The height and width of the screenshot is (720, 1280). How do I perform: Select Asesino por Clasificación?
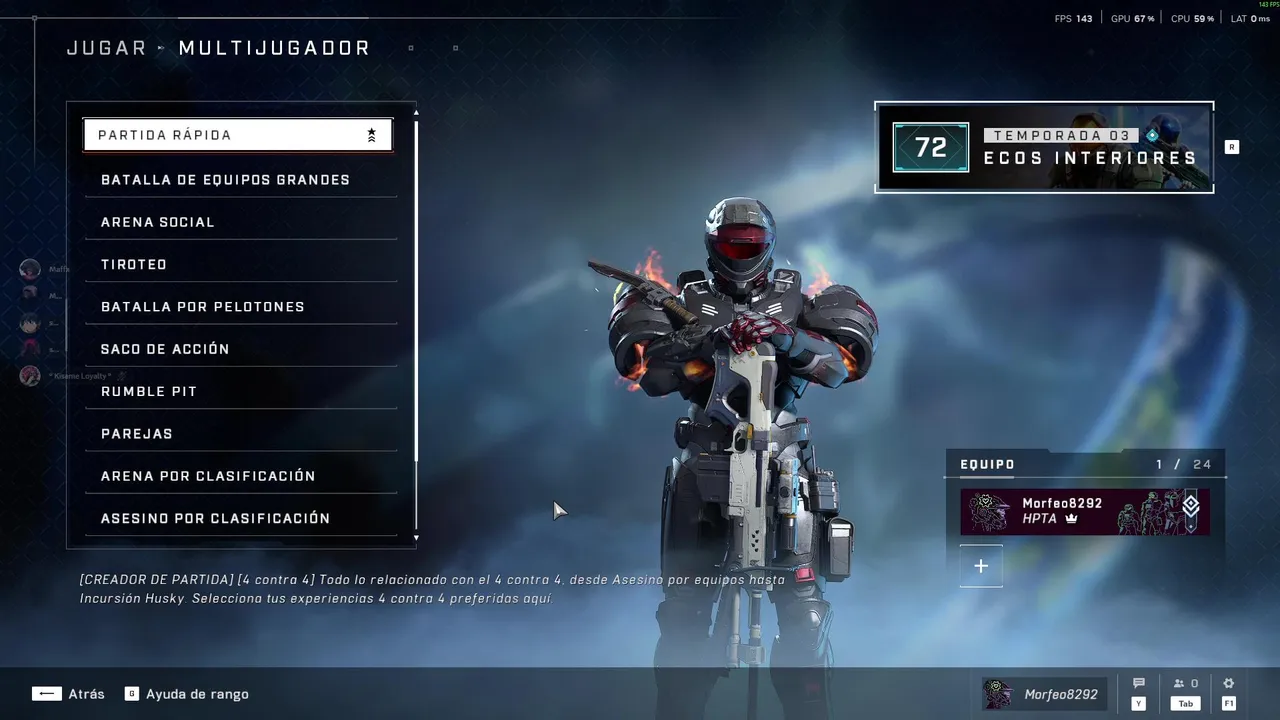point(240,518)
